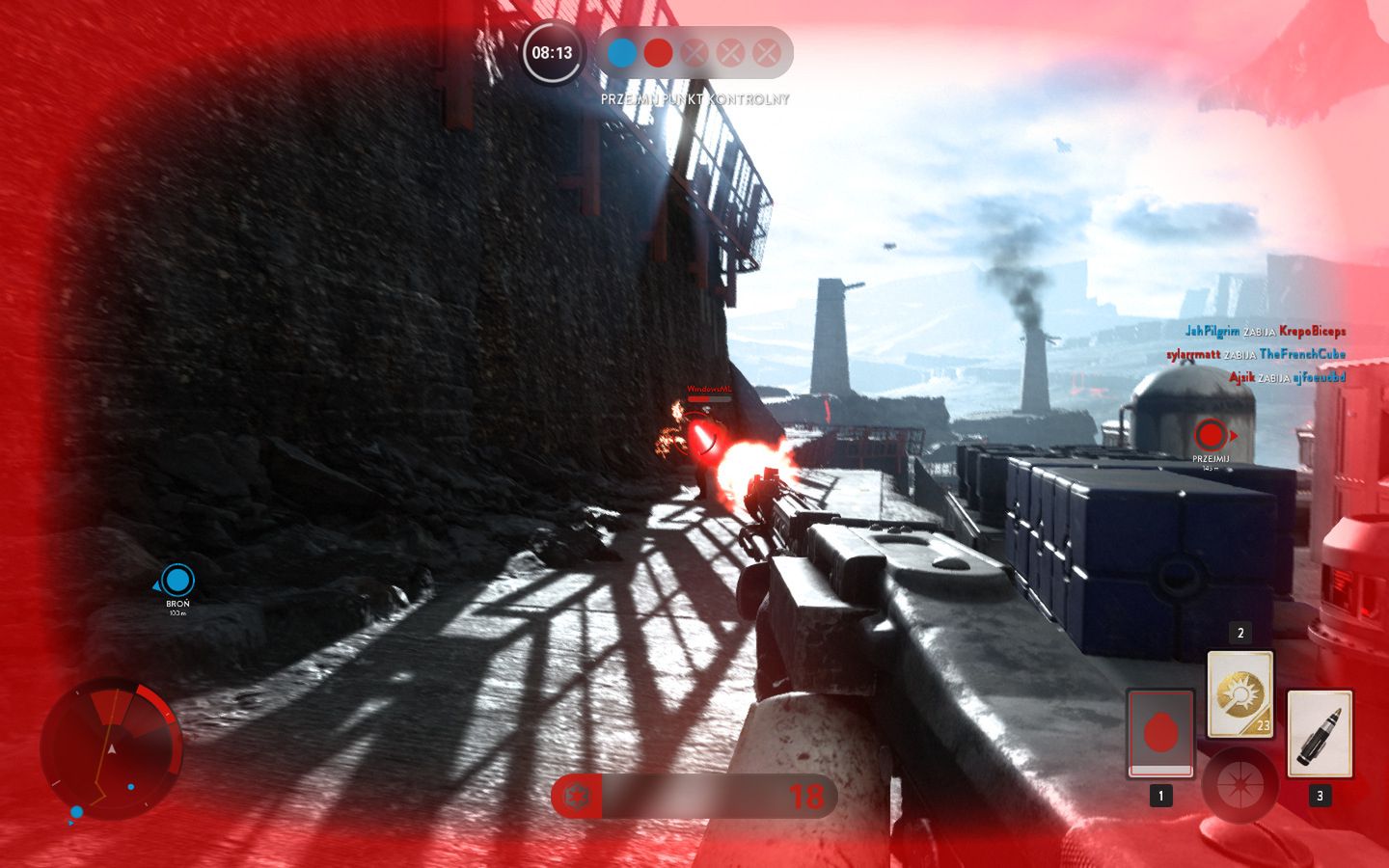Select the Ion Shot star card in slot 2
Screen dimensions: 1389x868
coord(1239,694)
